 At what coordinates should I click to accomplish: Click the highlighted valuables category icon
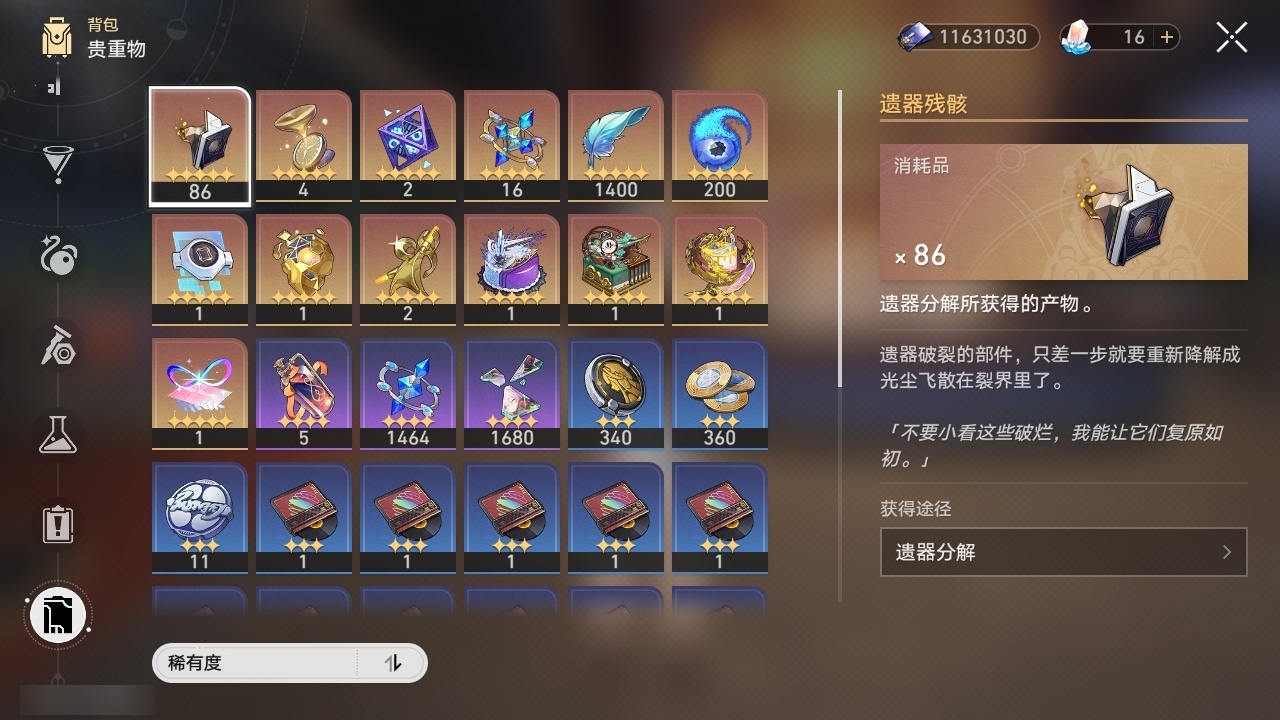click(57, 614)
